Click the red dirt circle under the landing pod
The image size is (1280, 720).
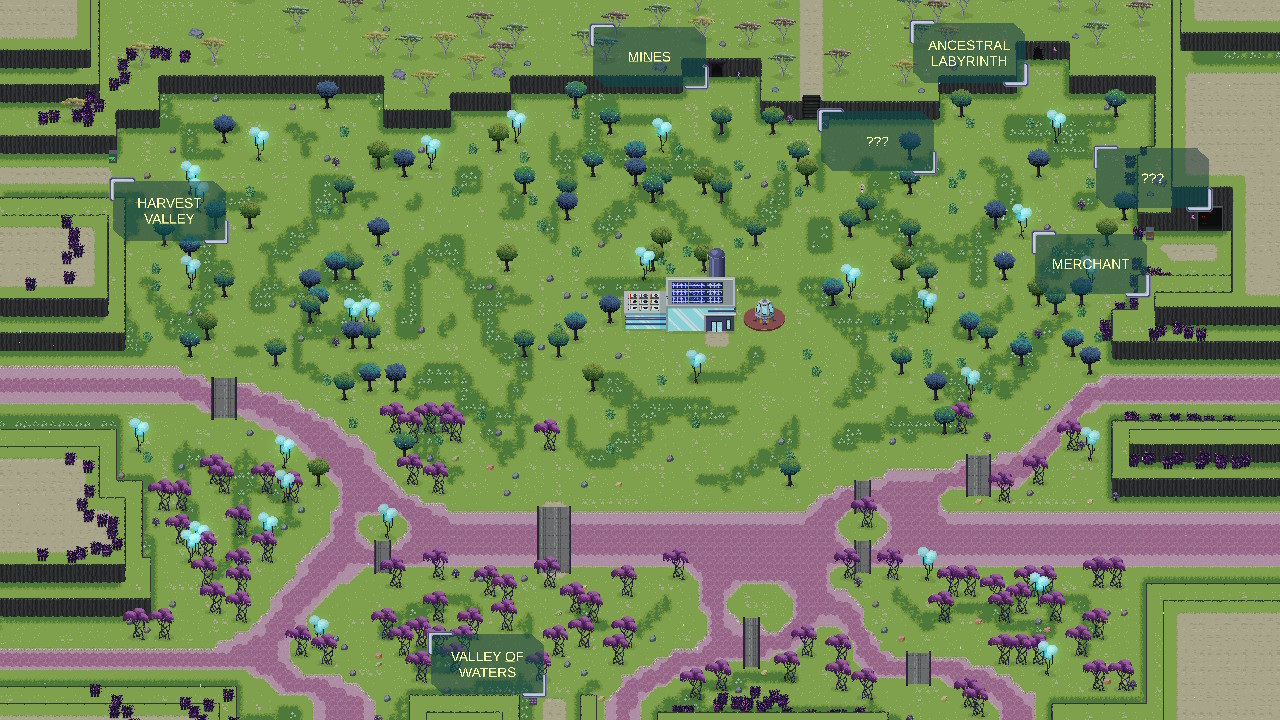coord(764,320)
